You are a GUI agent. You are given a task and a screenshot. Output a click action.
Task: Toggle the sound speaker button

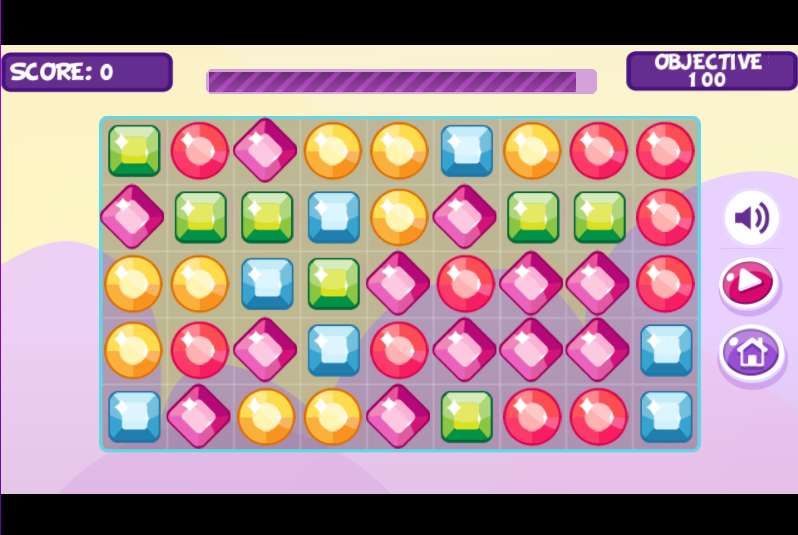[x=751, y=217]
